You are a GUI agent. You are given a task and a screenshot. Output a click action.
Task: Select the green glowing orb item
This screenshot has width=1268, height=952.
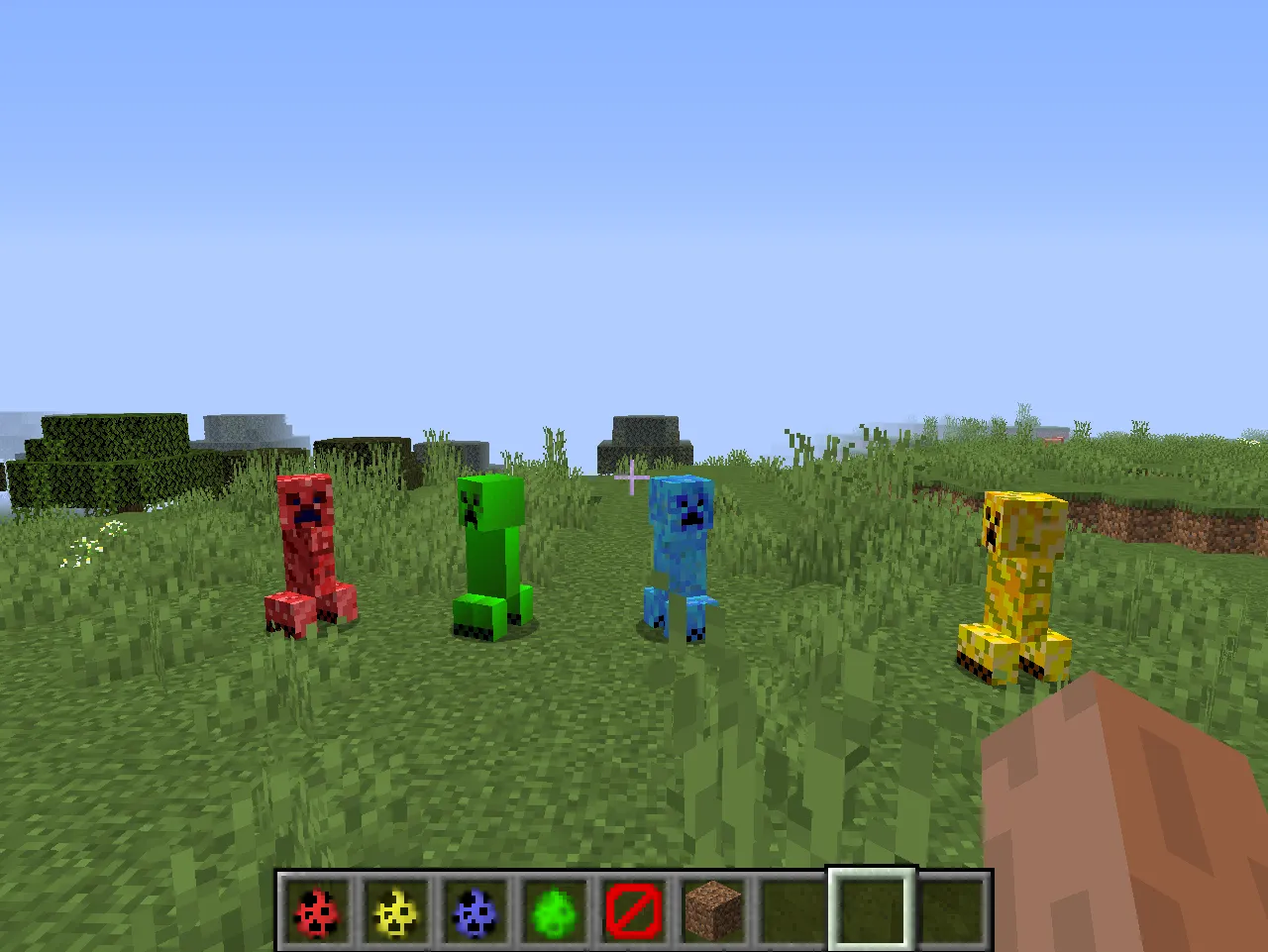click(554, 913)
